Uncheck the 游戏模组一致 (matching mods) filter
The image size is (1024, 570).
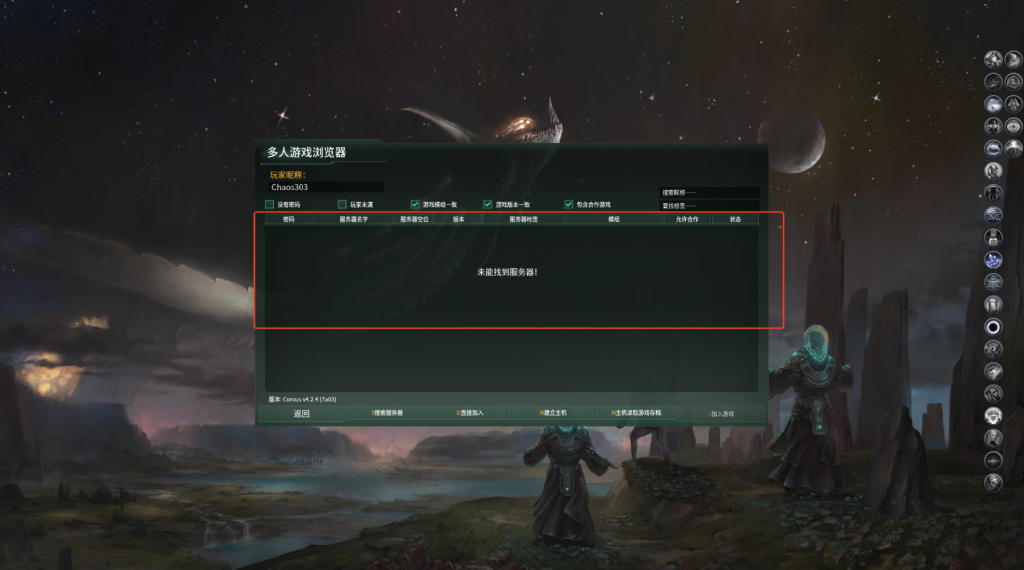(x=415, y=204)
